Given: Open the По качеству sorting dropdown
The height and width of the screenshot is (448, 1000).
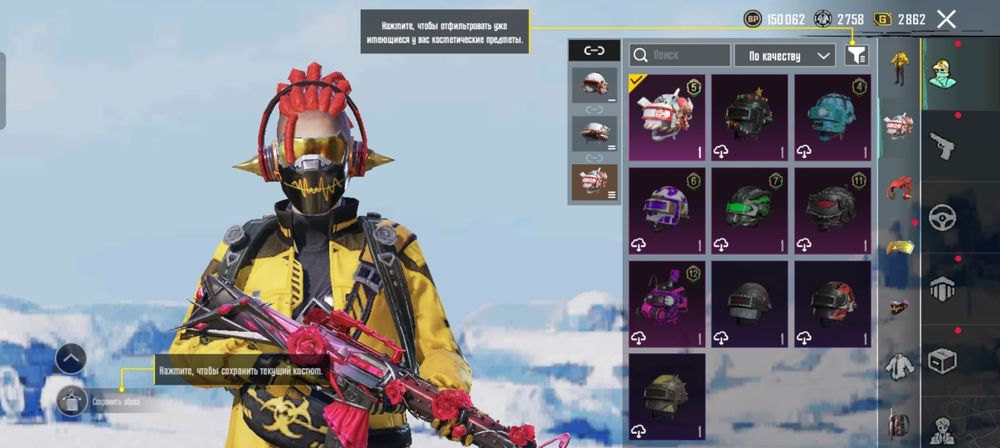Looking at the screenshot, I should point(785,55).
